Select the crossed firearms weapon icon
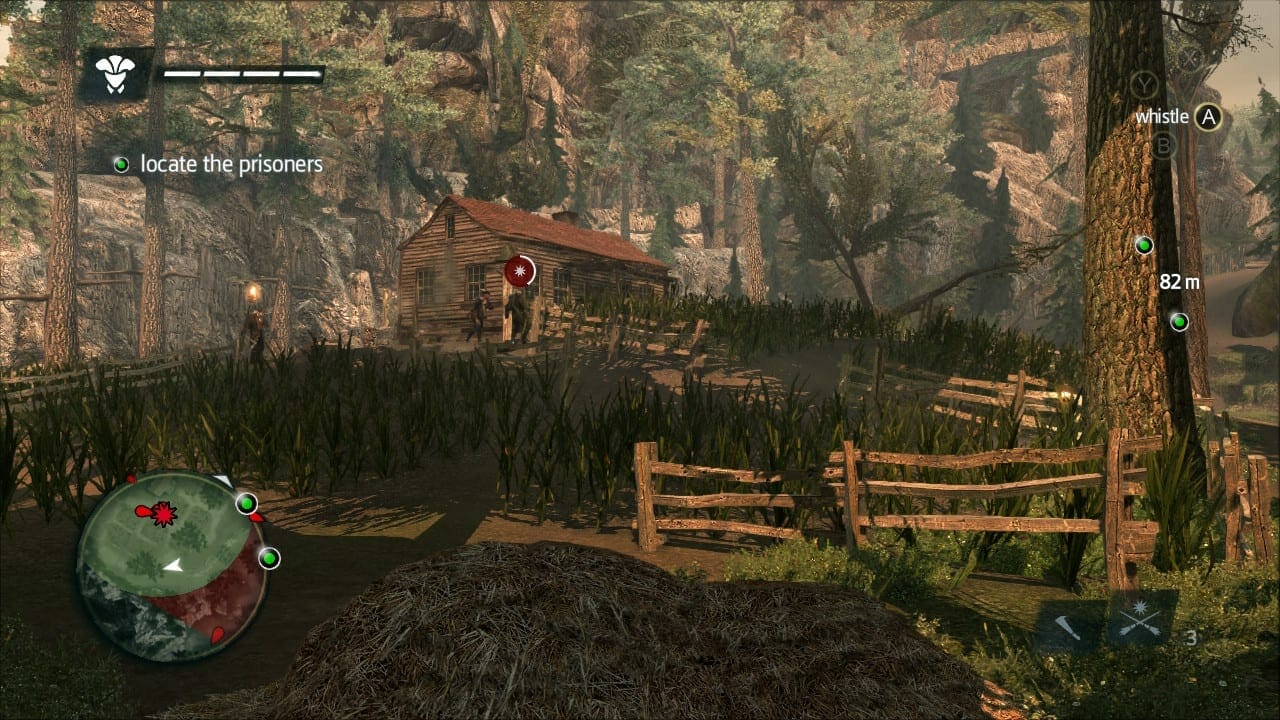The image size is (1280, 720). coord(1141,622)
